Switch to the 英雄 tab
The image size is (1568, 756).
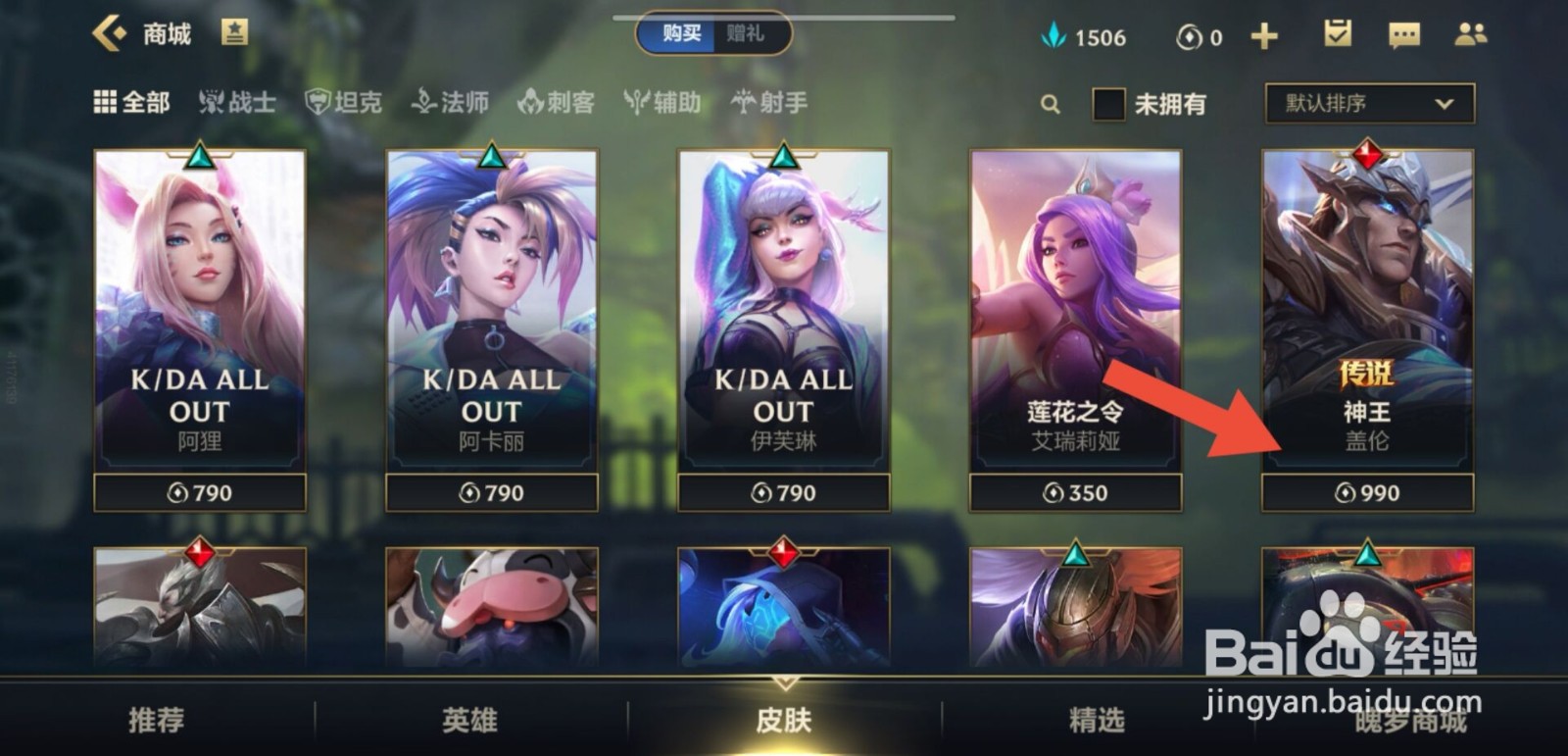467,719
